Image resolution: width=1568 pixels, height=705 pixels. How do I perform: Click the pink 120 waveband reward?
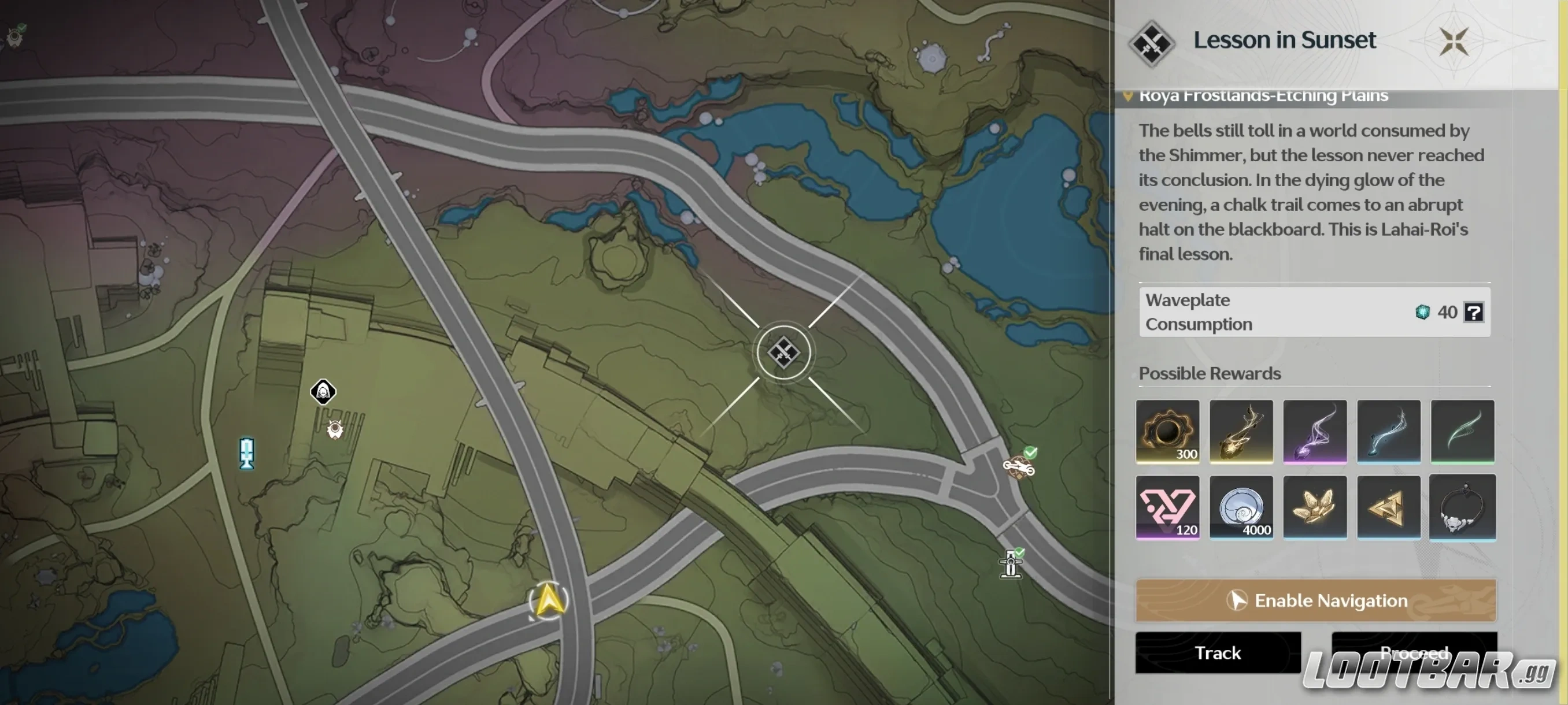(1167, 509)
